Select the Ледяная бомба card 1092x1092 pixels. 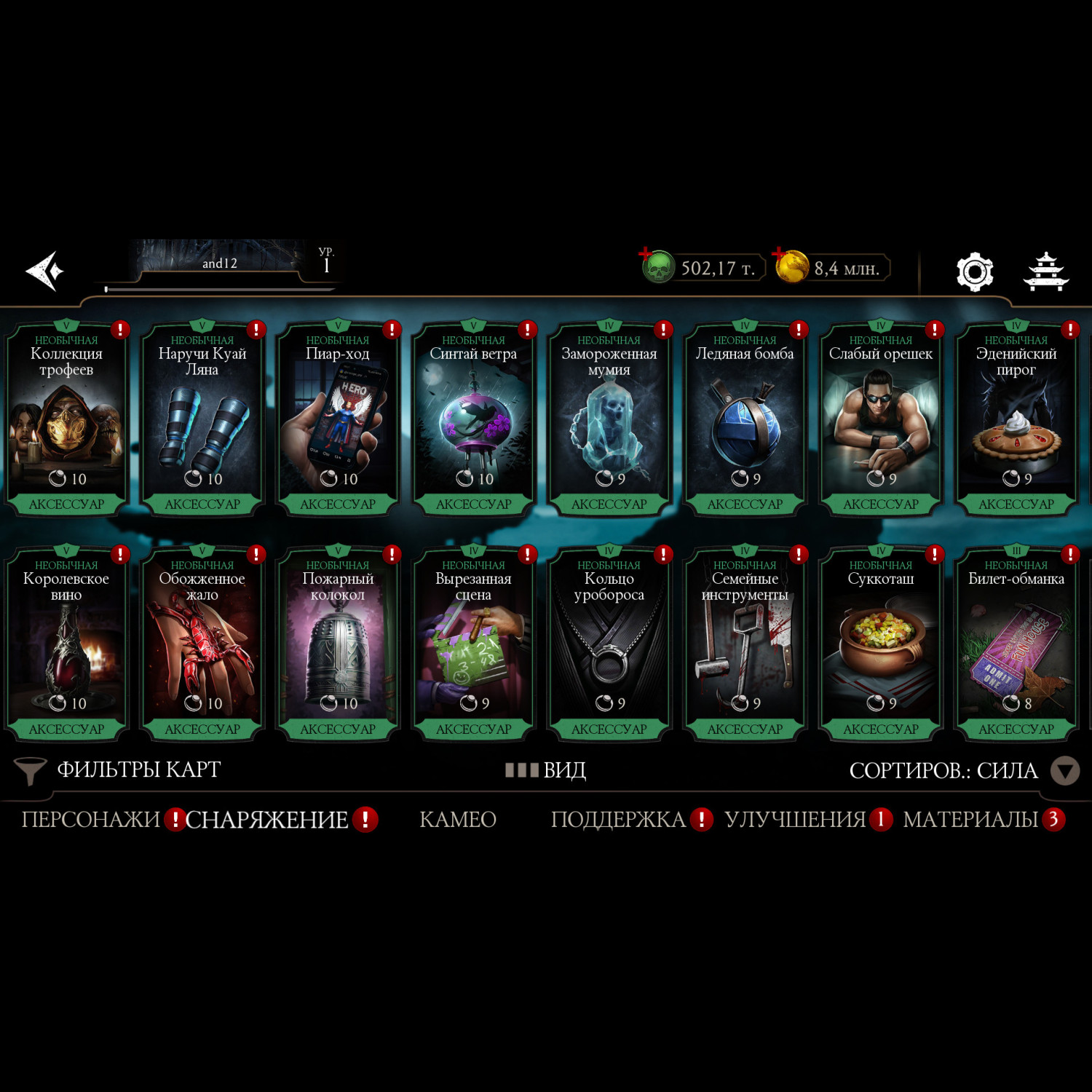click(745, 420)
